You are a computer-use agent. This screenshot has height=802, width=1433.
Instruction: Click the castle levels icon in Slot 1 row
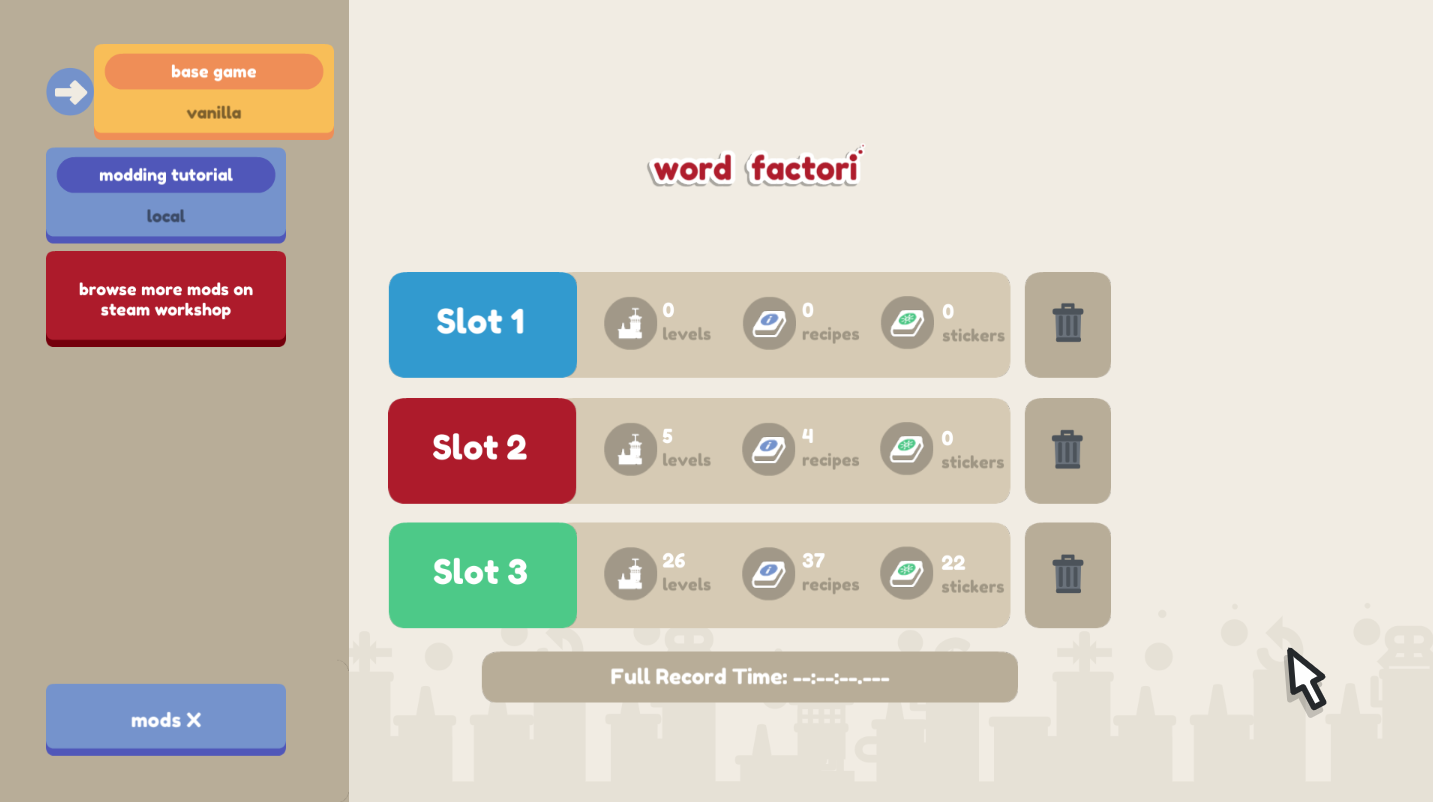630,322
